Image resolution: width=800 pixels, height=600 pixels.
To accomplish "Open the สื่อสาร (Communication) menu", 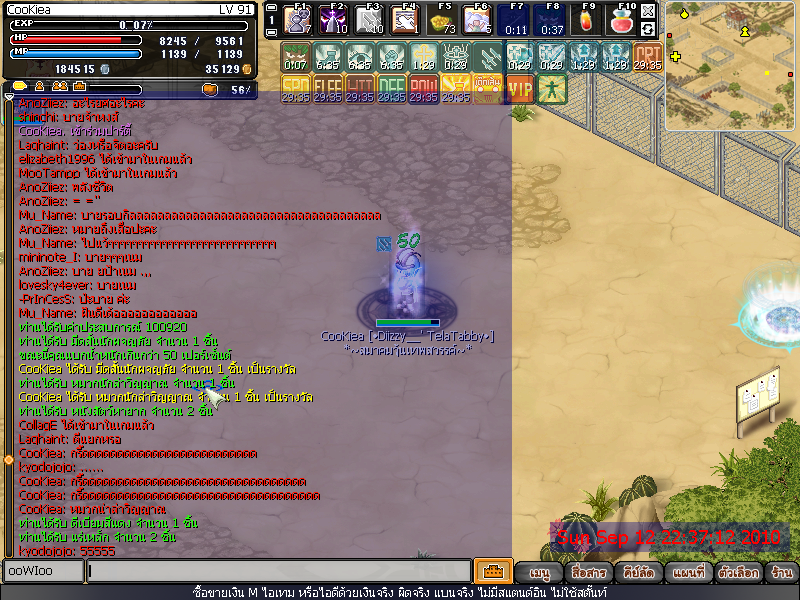I will [x=588, y=573].
